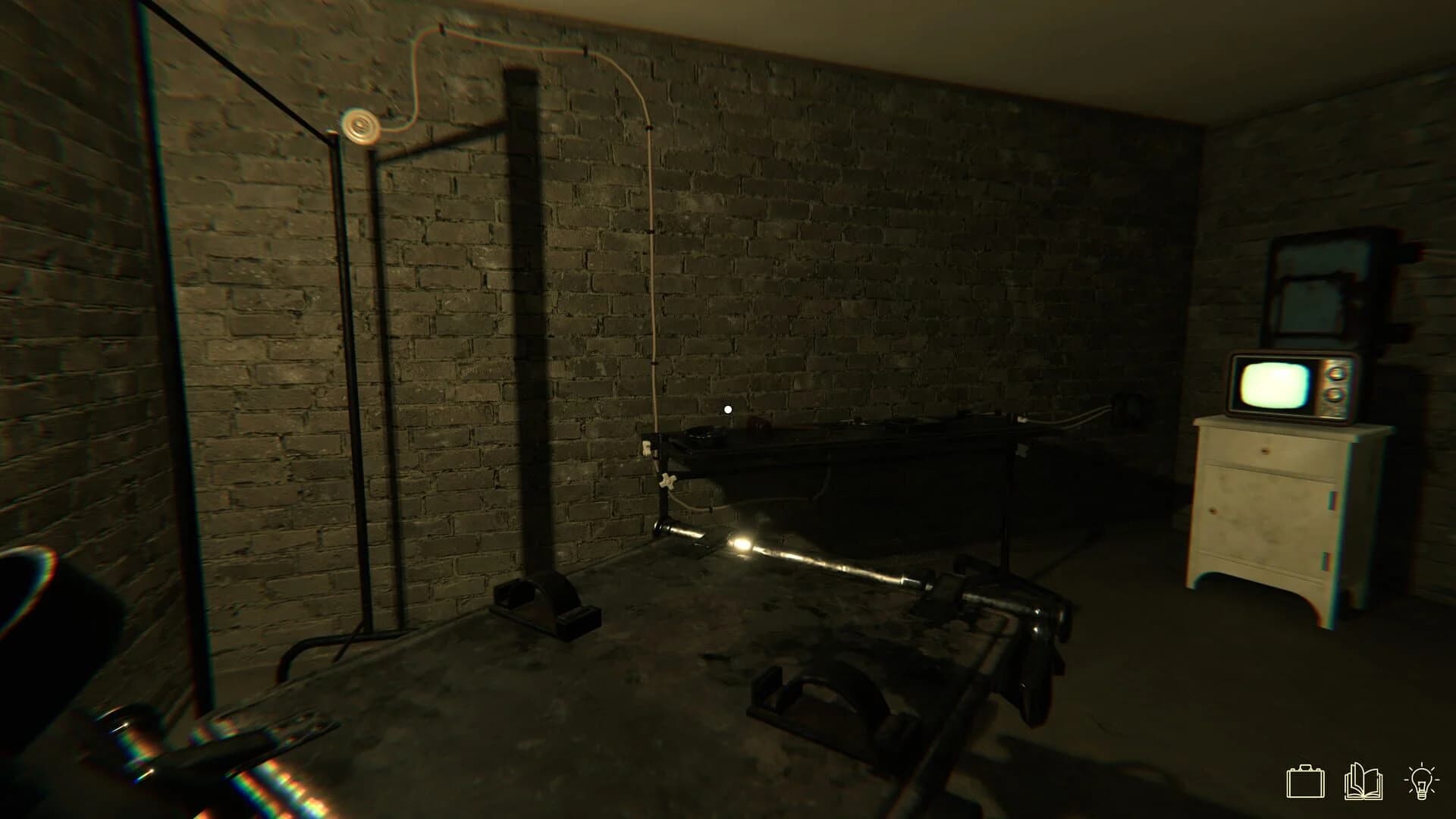The image size is (1456, 819).
Task: Toggle the glowing work light on the hose
Action: click(741, 544)
